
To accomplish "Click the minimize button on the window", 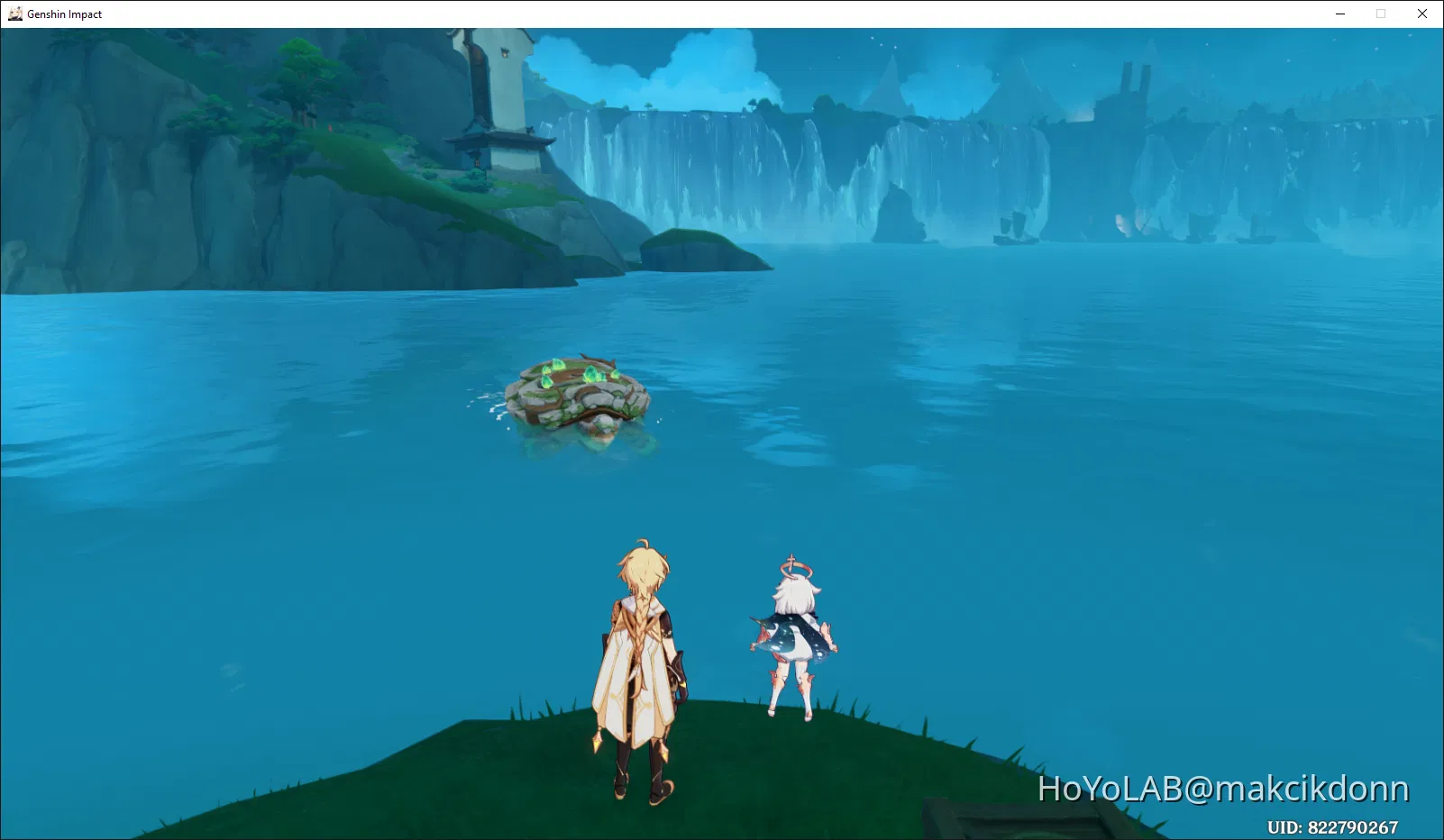I will point(1339,14).
